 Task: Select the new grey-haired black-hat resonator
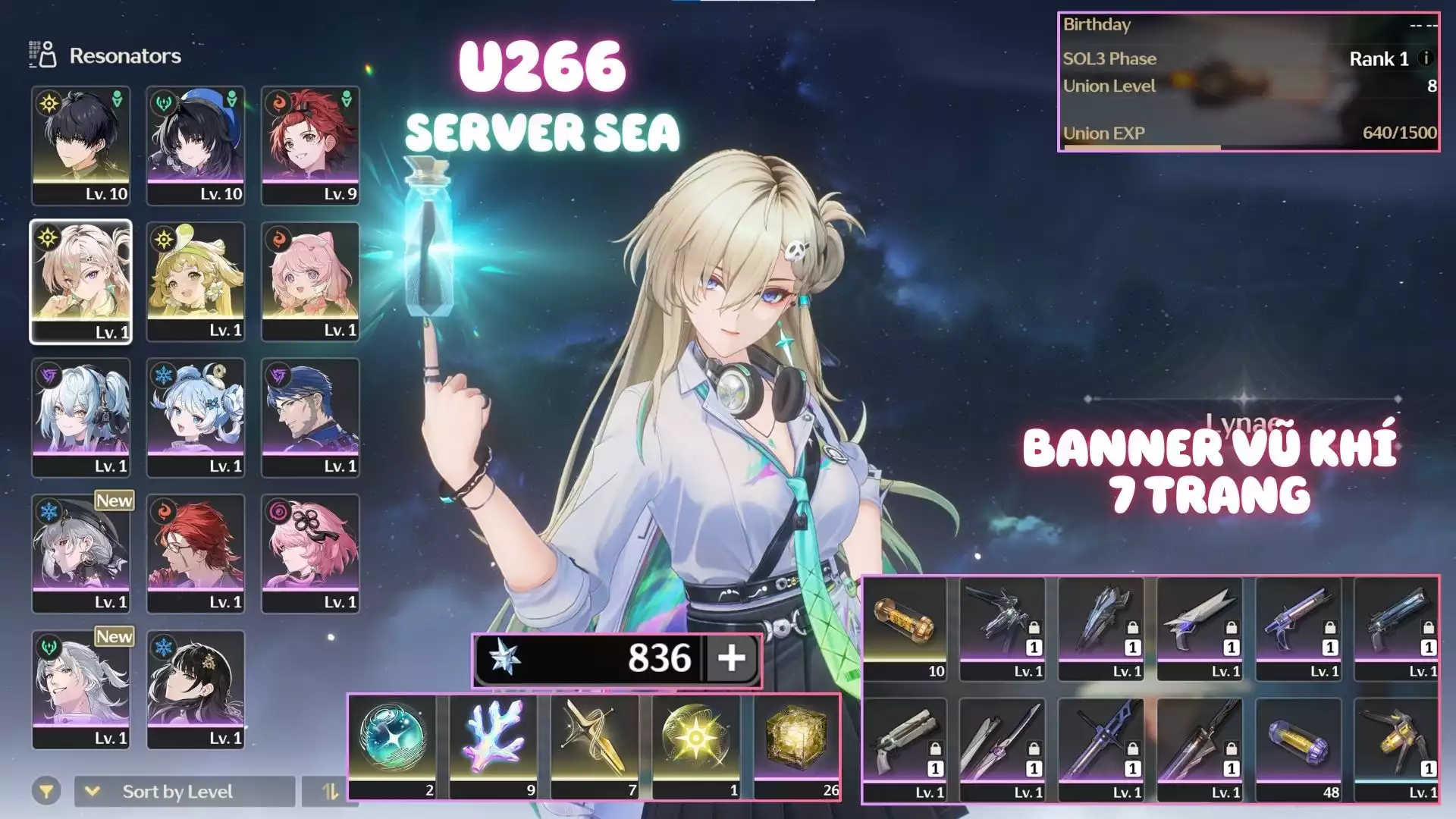click(x=81, y=554)
